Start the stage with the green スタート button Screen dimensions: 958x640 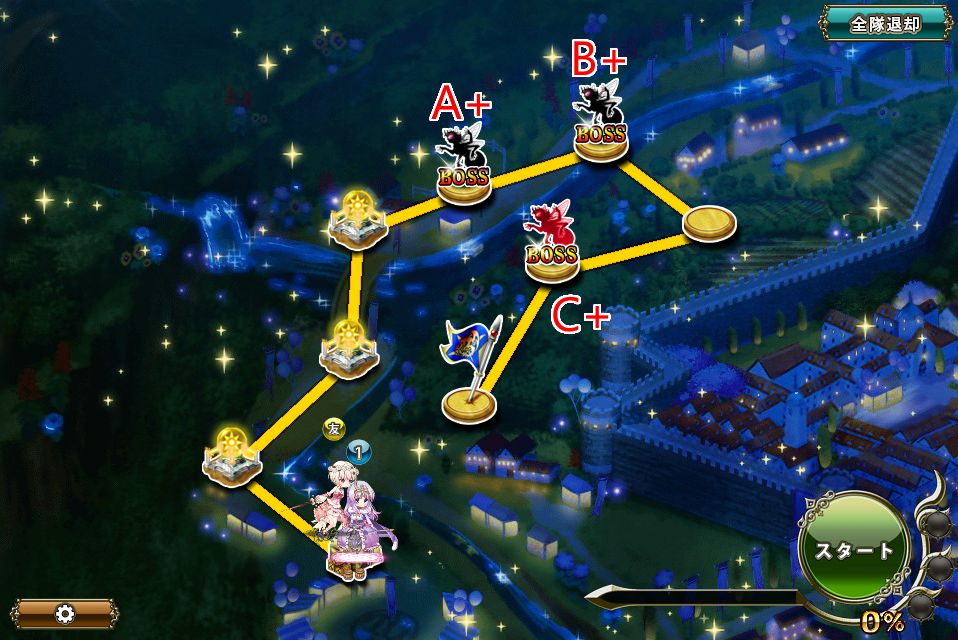853,550
